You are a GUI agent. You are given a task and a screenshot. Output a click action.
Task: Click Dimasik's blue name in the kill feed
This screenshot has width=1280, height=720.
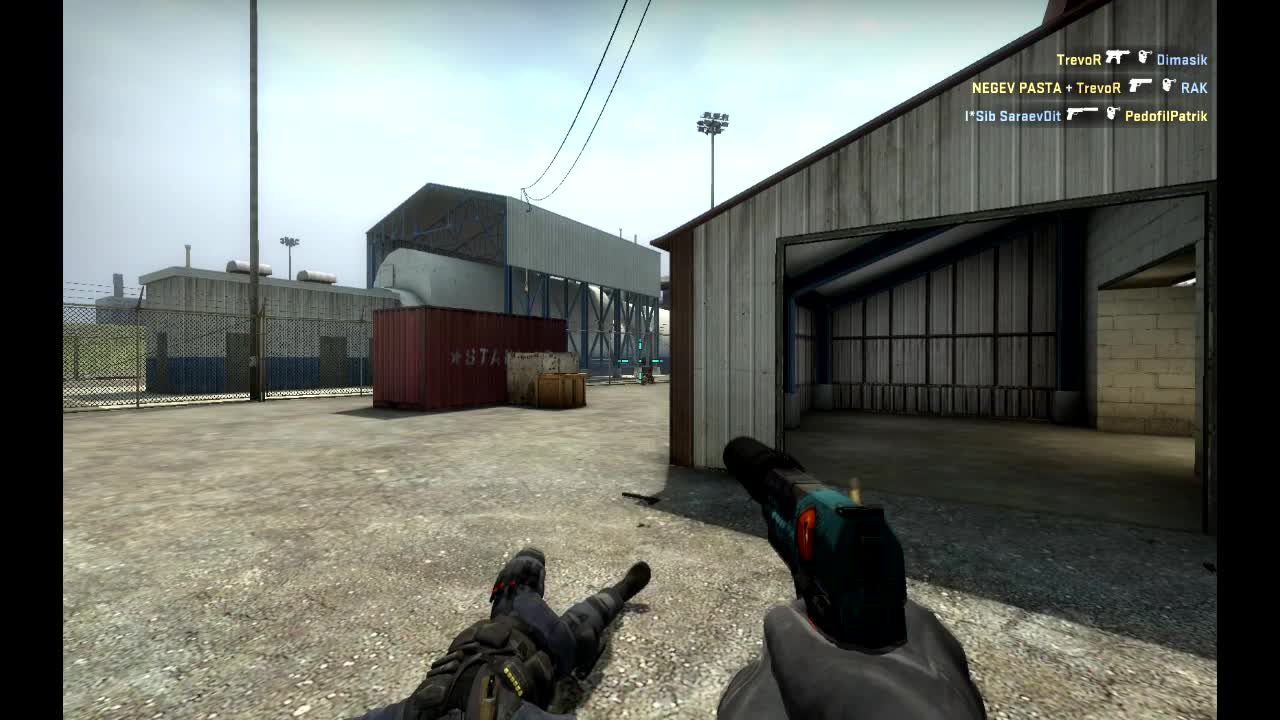coord(1181,59)
